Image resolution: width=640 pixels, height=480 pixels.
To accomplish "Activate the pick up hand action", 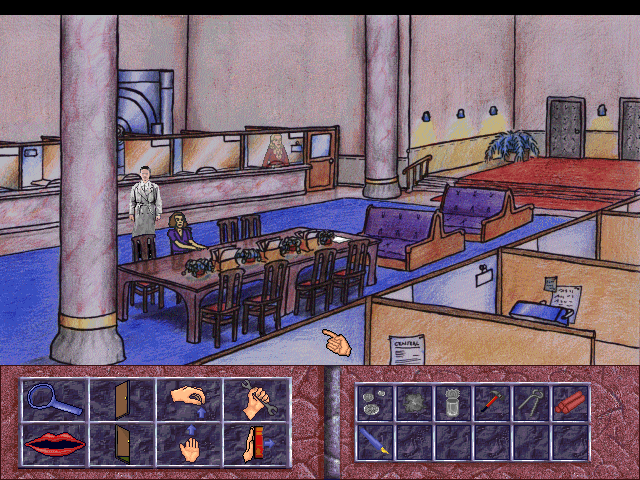I will [x=188, y=400].
